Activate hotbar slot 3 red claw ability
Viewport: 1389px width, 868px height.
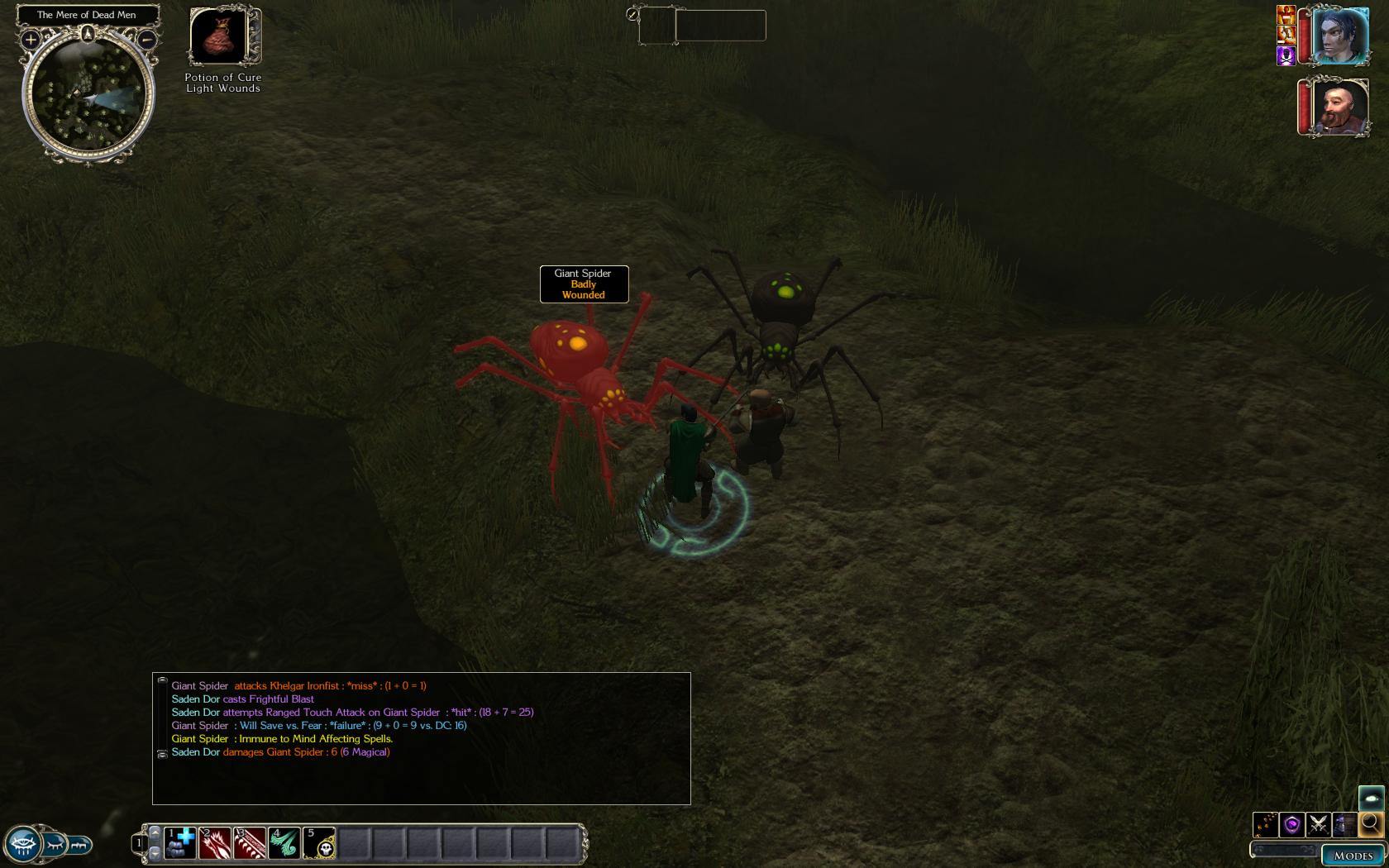click(250, 843)
